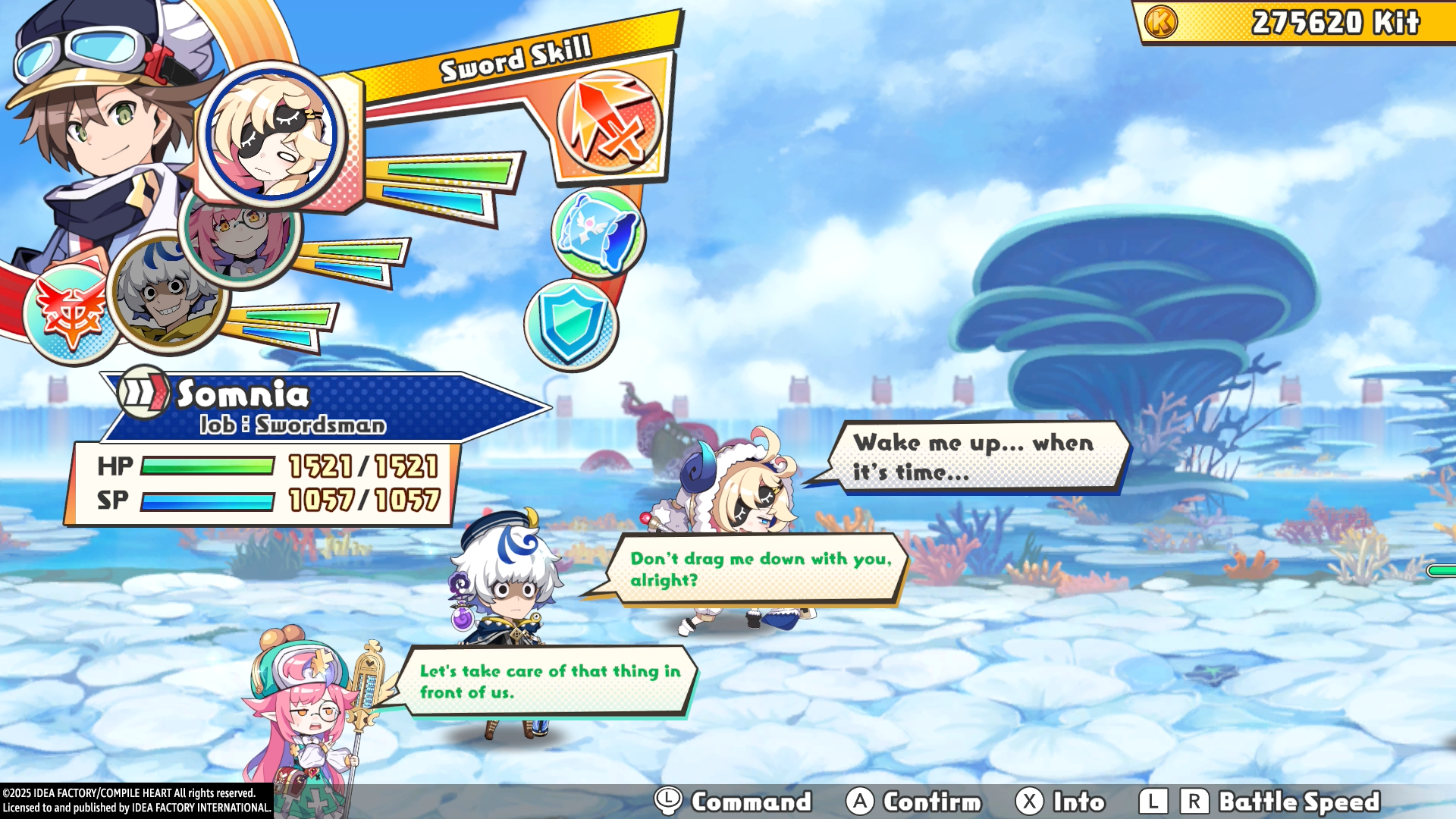
Task: Show the Info option
Action: tap(1061, 802)
